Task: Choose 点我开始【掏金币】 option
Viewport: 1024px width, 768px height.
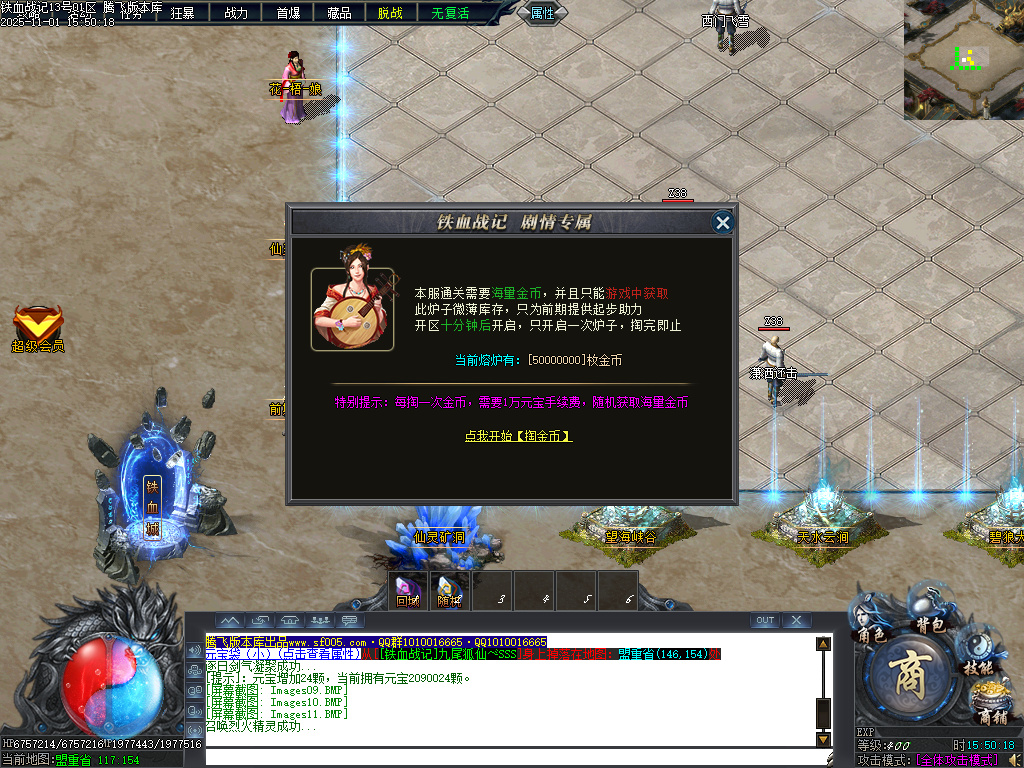Action: [518, 436]
